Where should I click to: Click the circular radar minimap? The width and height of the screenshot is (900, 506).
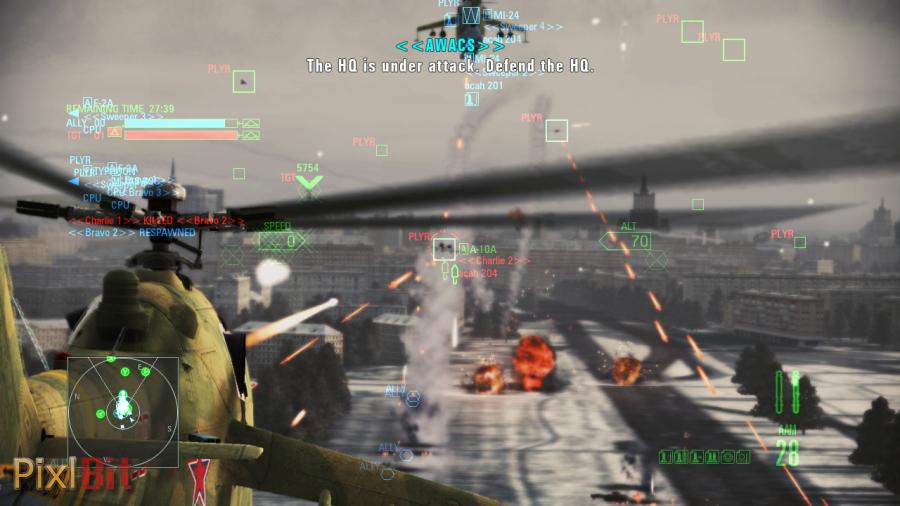(x=122, y=412)
